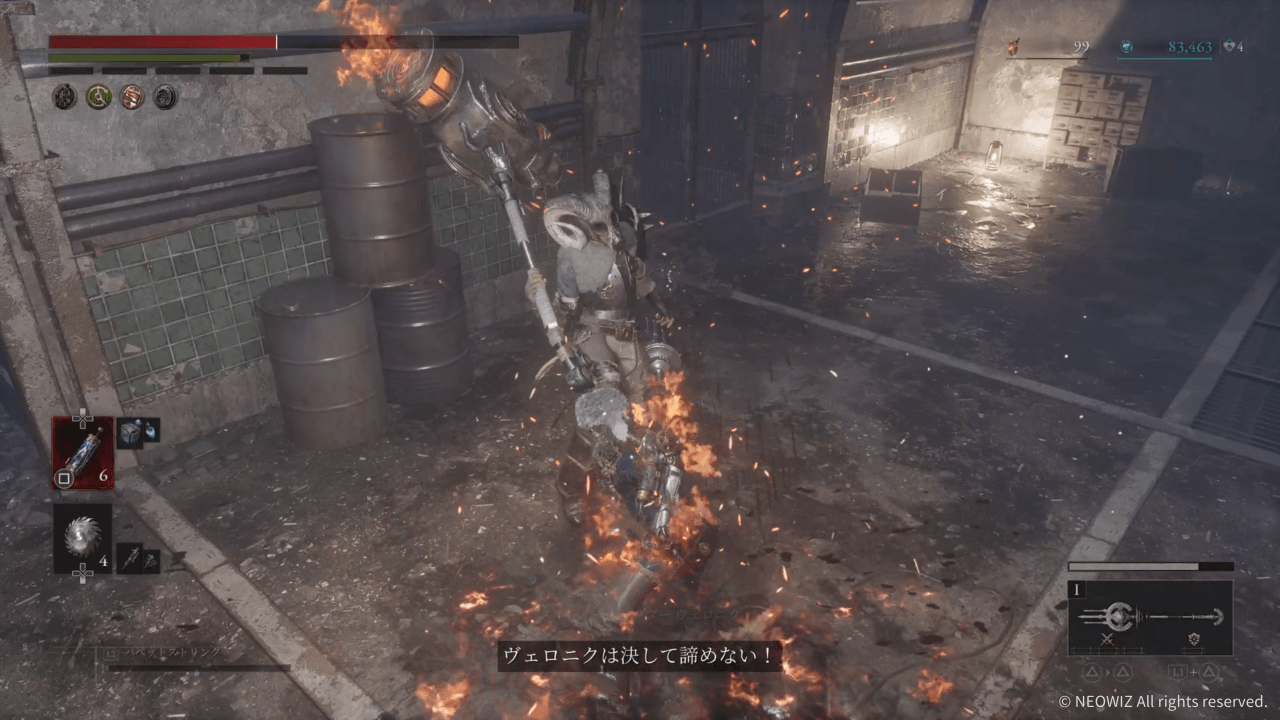This screenshot has width=1280, height=720.
Task: Click the shield handle Fable Art icon
Action: coord(1193,639)
